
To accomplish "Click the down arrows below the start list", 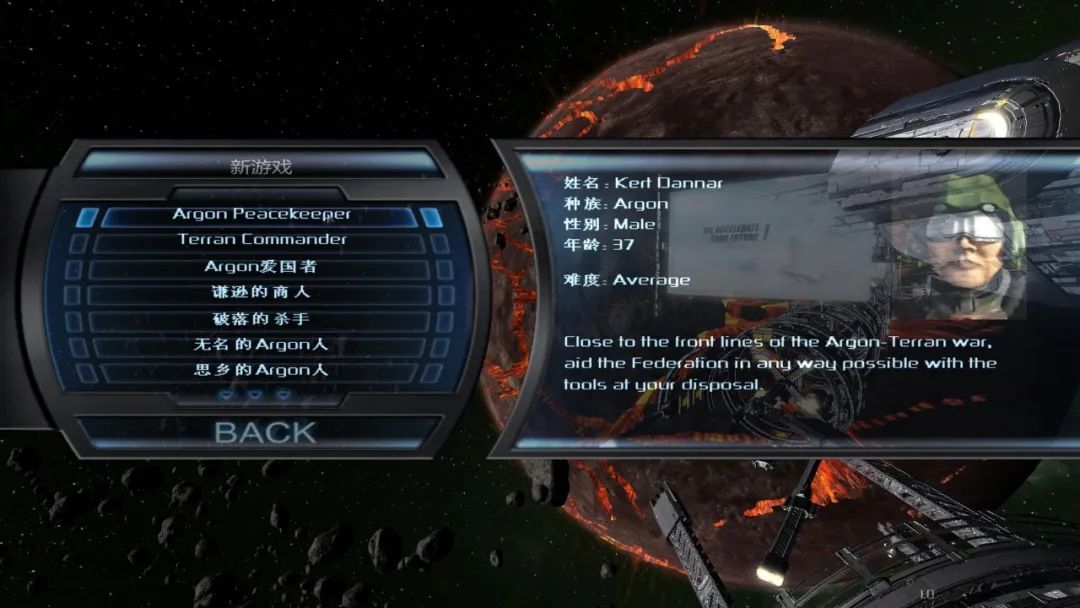I will (x=255, y=395).
